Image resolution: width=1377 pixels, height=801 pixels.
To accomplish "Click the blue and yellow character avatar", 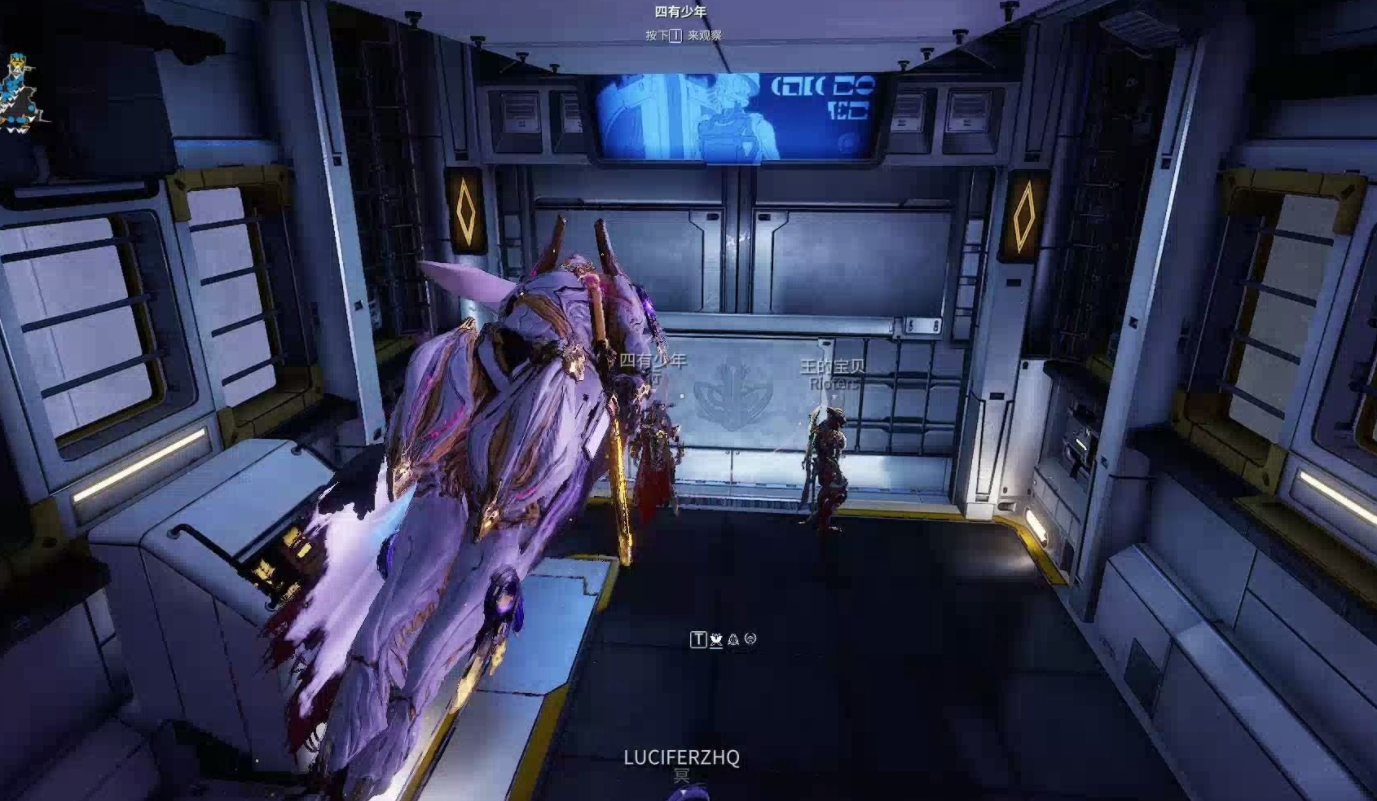I will coord(21,92).
